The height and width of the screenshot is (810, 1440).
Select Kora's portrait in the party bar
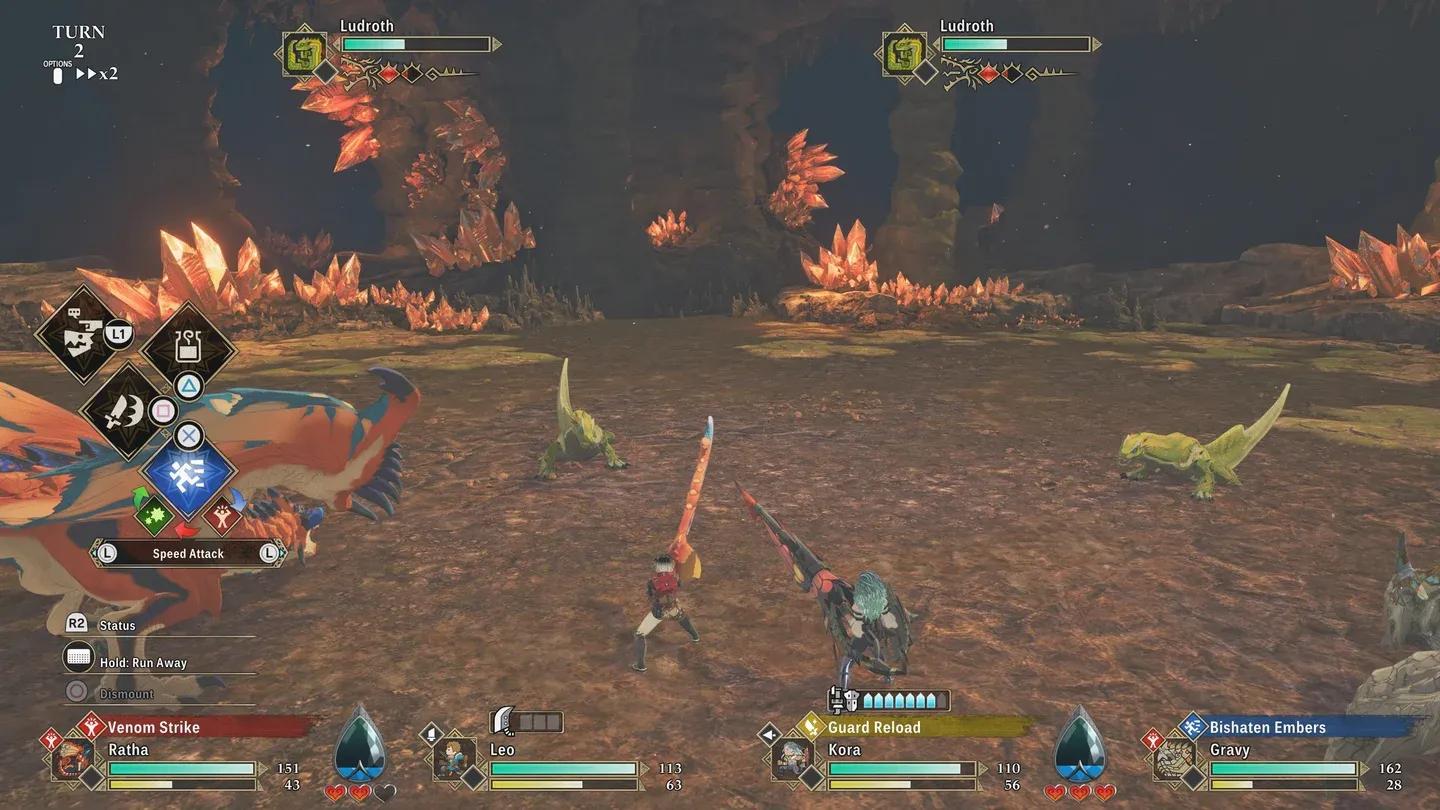click(x=792, y=759)
